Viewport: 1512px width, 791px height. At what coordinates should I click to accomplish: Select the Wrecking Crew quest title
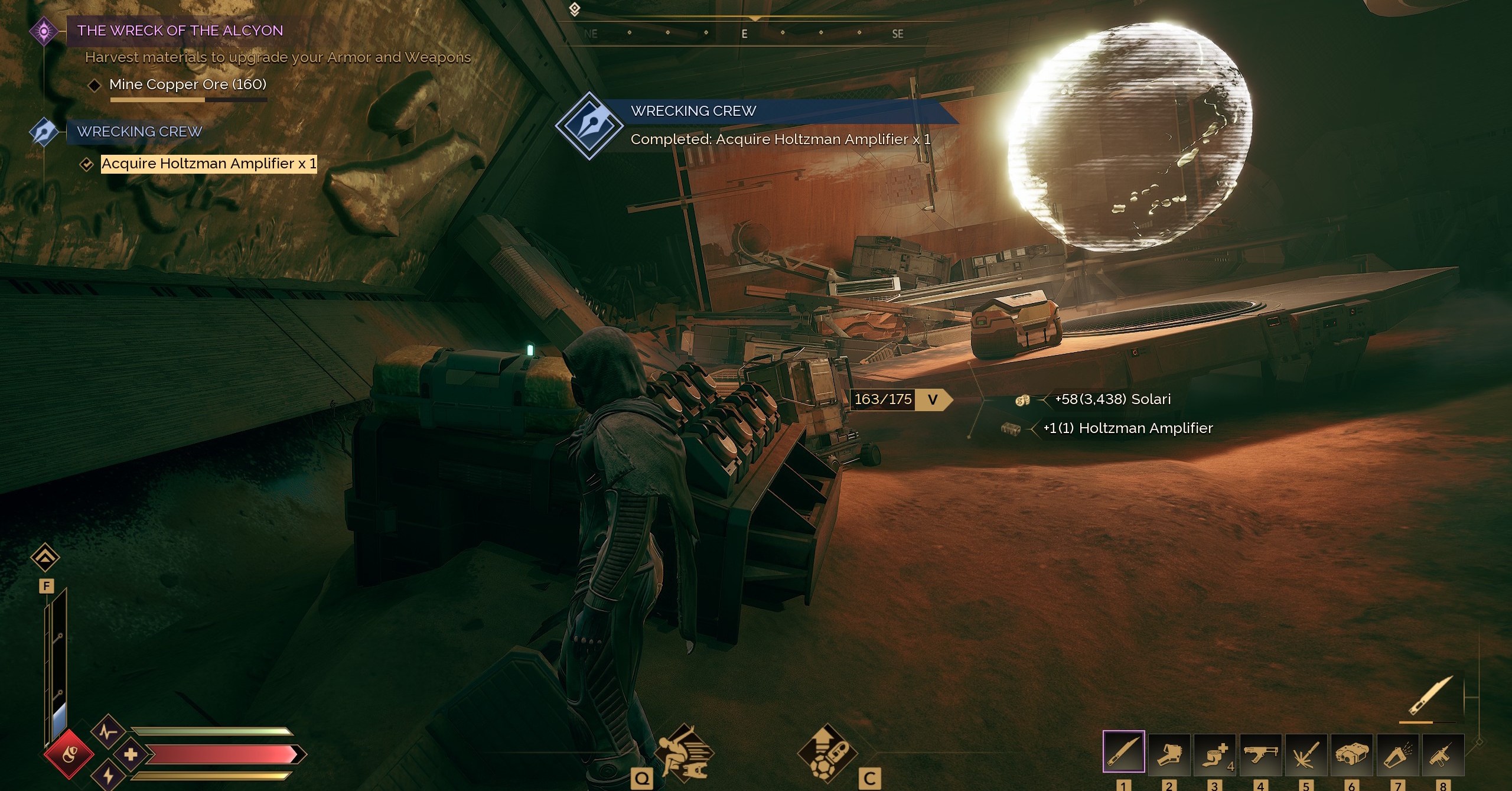(x=139, y=131)
